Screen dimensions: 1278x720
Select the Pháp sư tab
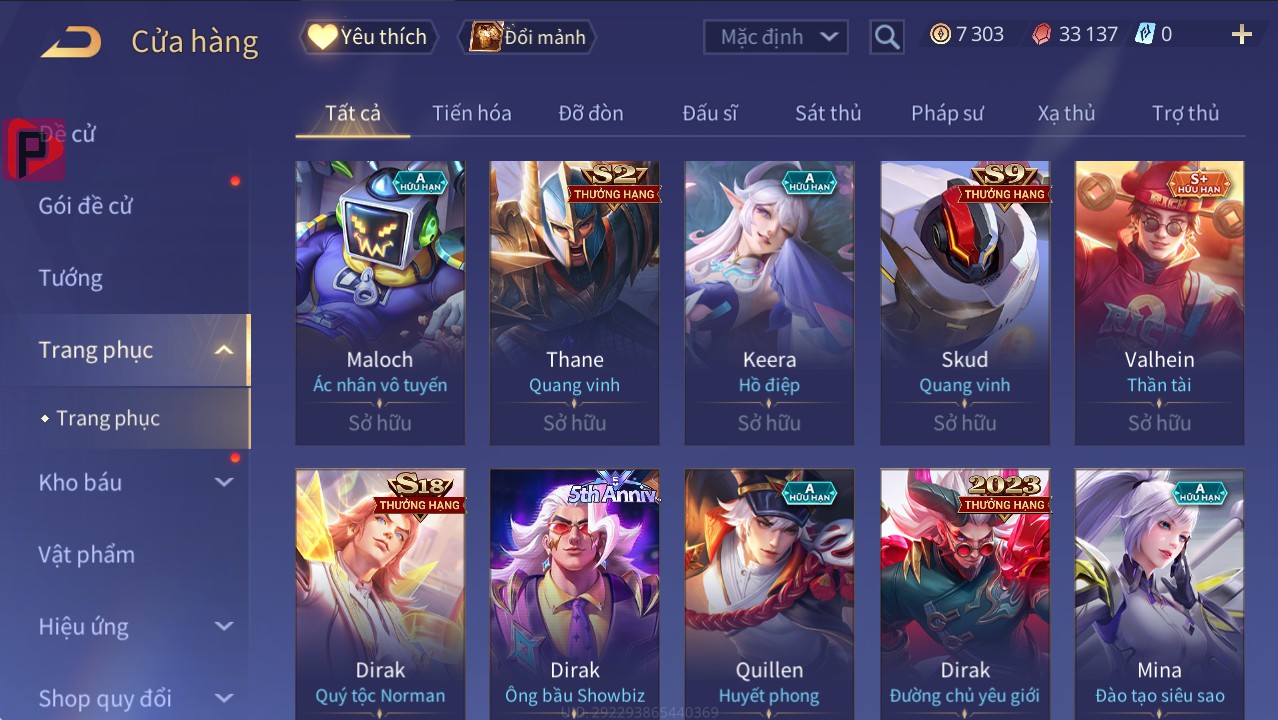(x=947, y=113)
